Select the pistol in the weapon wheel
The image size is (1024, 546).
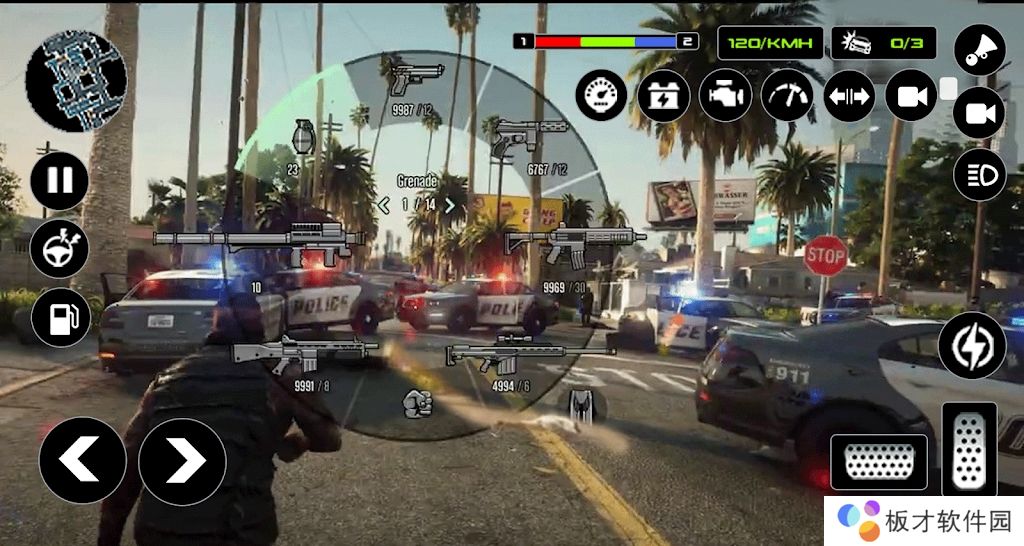point(416,76)
